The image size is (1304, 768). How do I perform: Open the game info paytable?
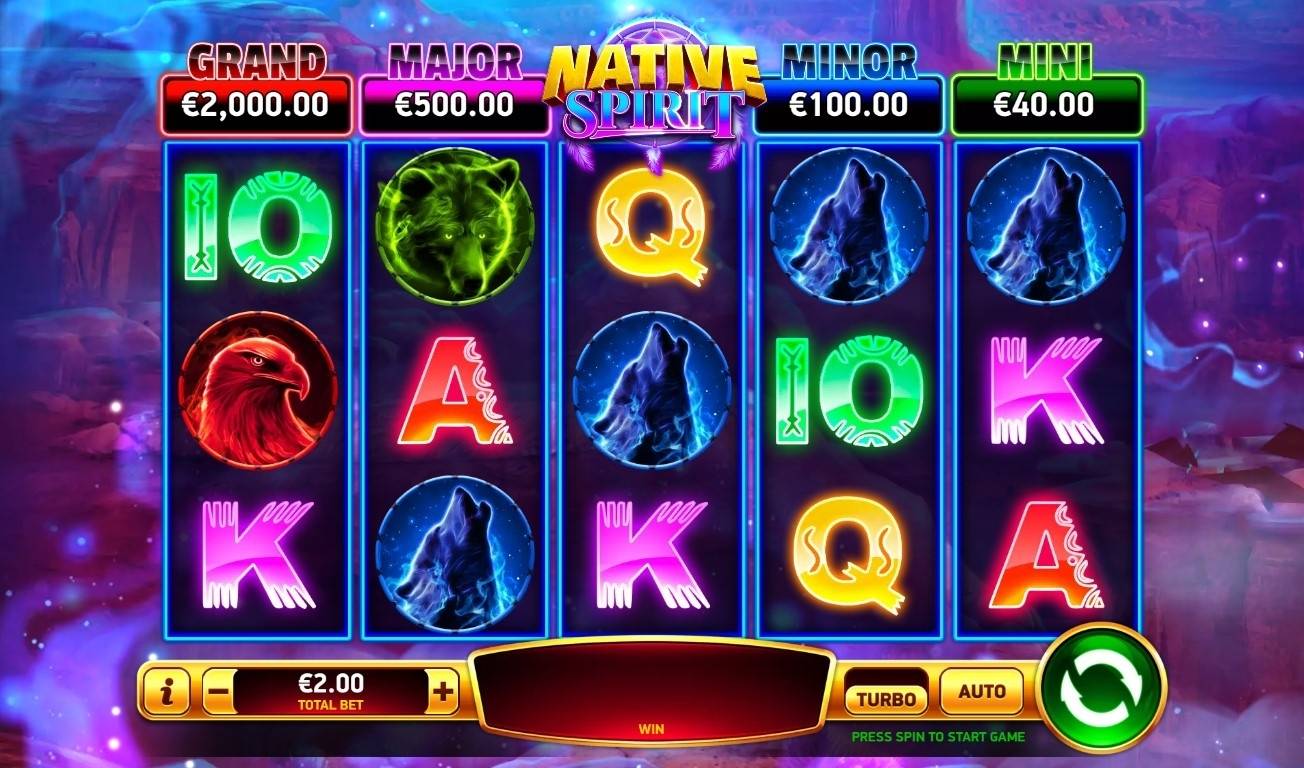click(166, 692)
